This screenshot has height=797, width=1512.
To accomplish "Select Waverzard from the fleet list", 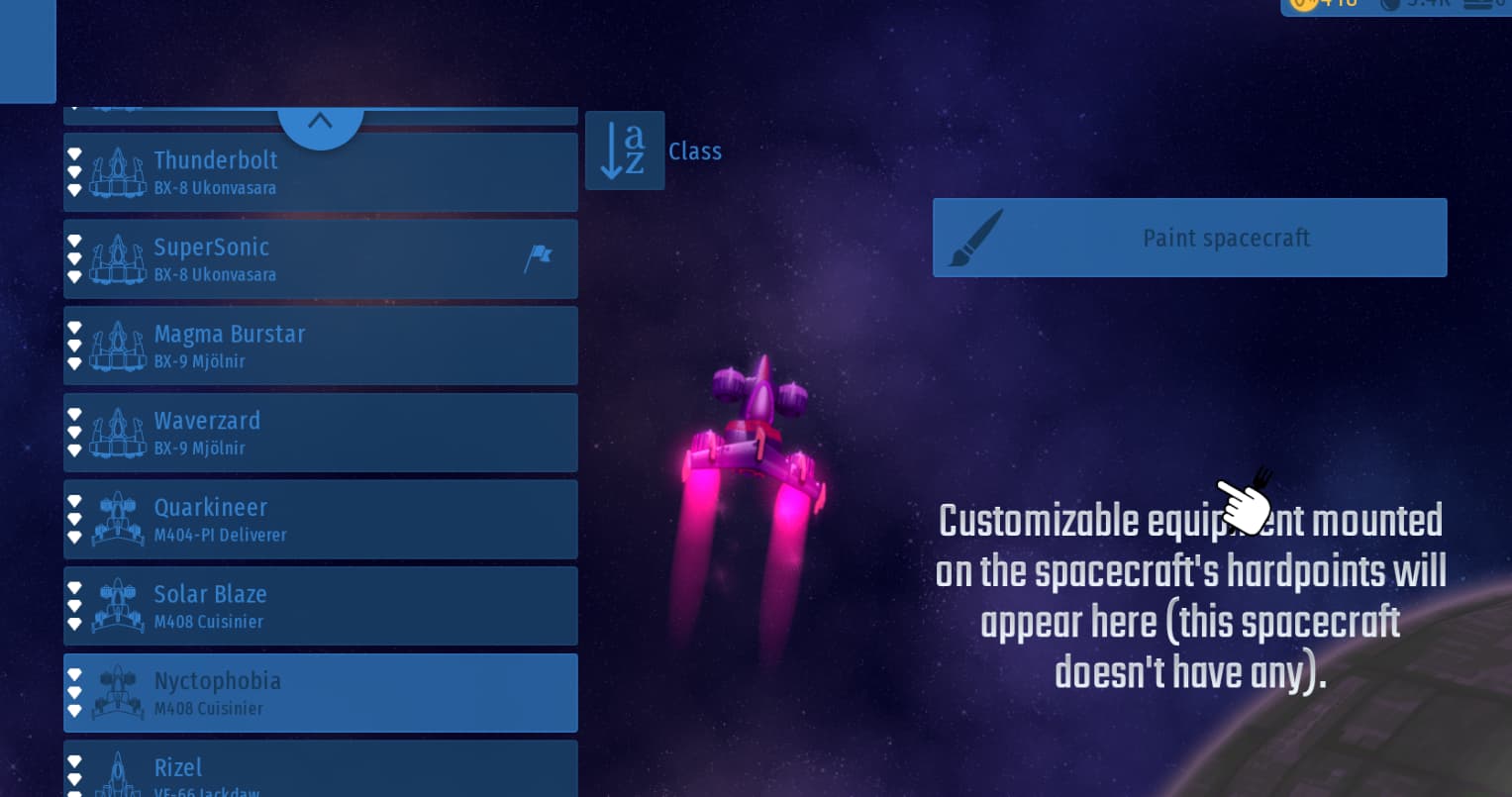I will tap(320, 433).
